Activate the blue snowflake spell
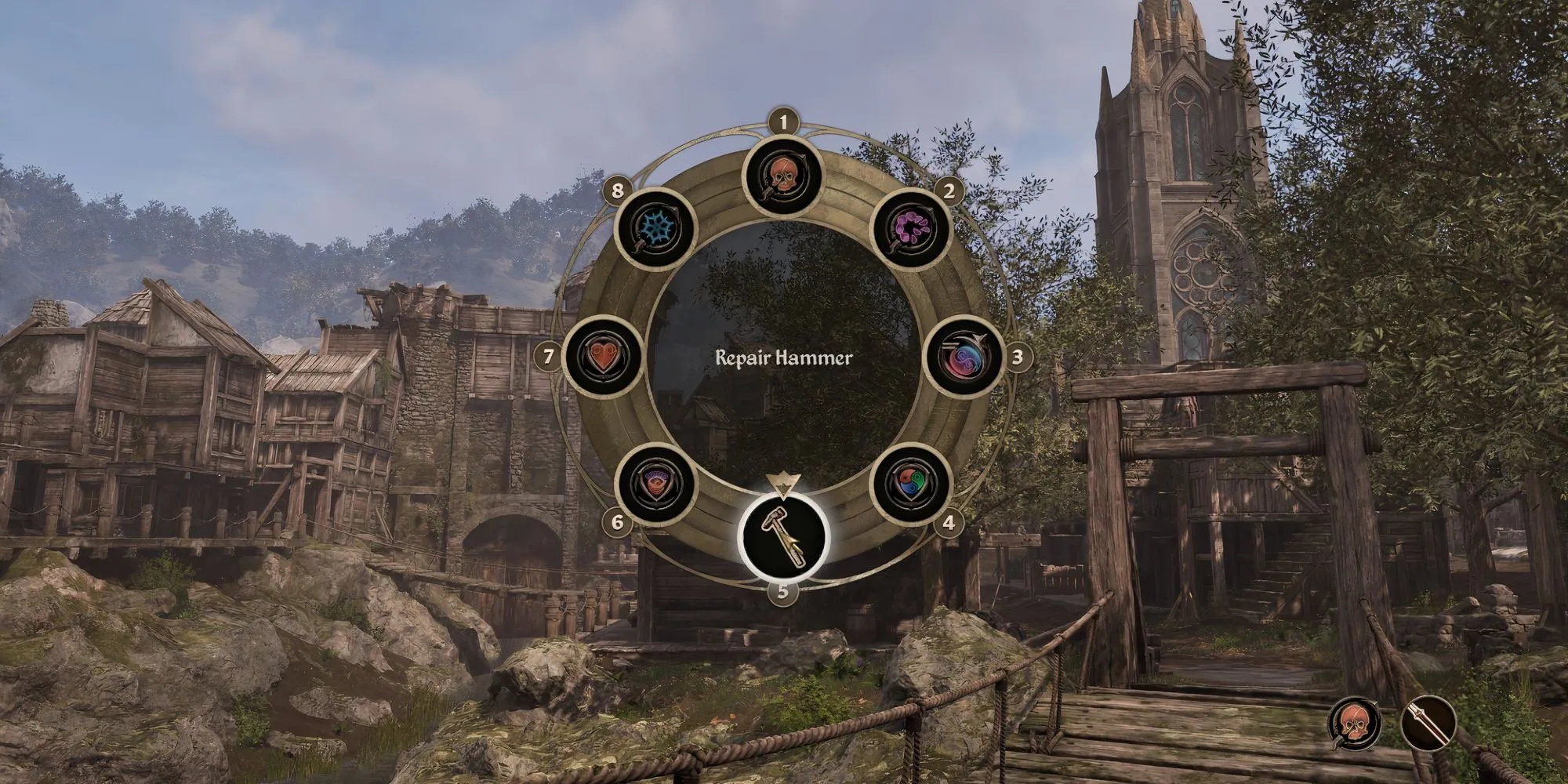This screenshot has width=1568, height=784. coord(656,229)
